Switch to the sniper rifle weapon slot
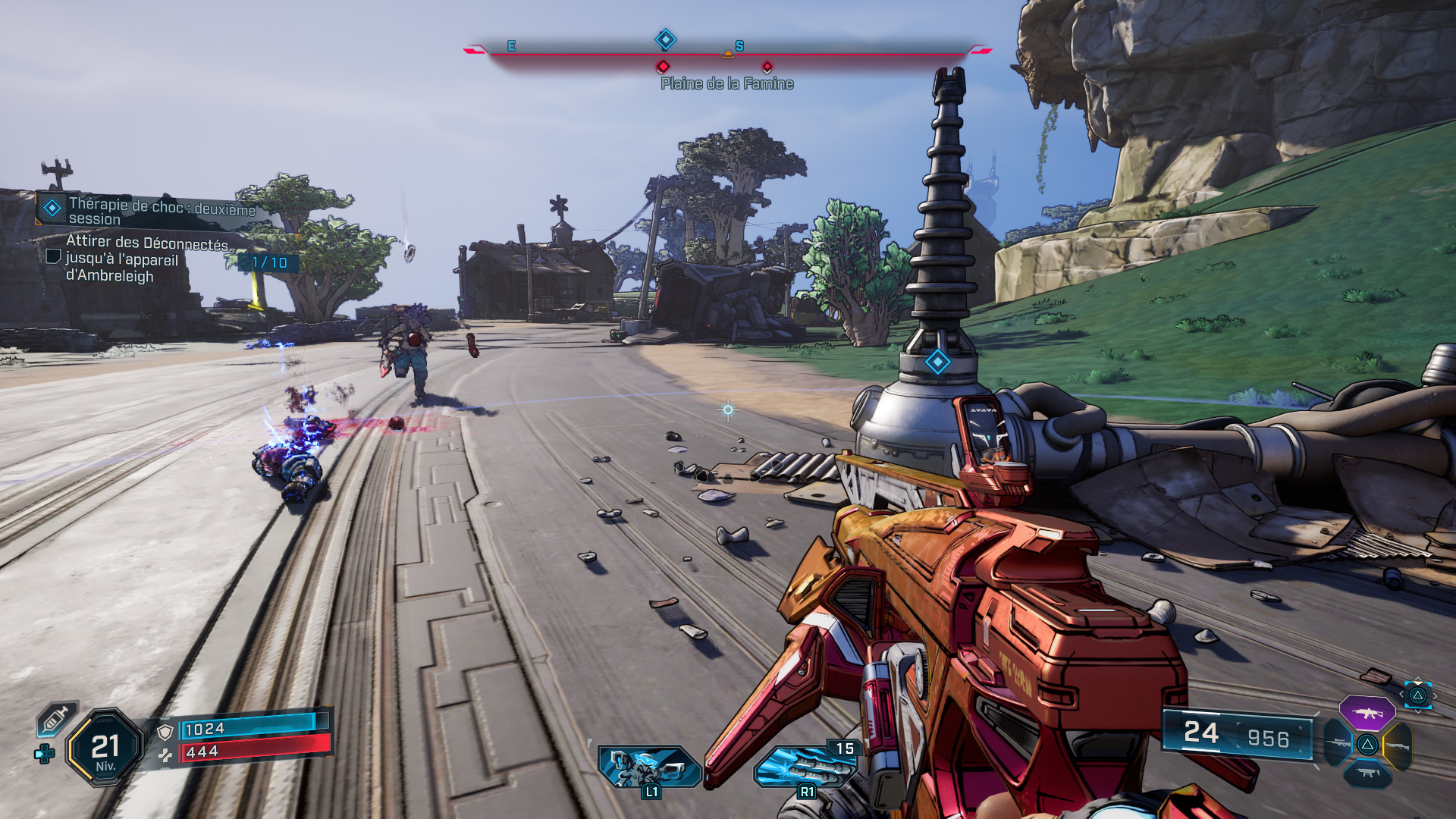This screenshot has height=819, width=1456. tap(1338, 743)
